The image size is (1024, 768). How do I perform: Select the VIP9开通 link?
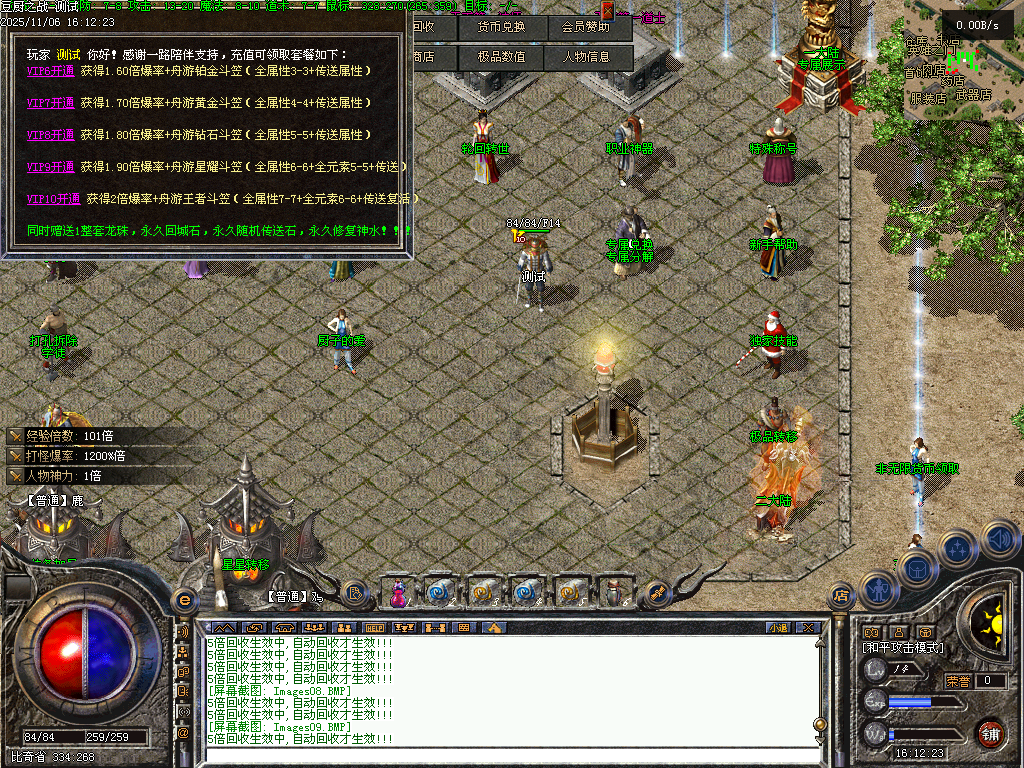click(x=51, y=167)
